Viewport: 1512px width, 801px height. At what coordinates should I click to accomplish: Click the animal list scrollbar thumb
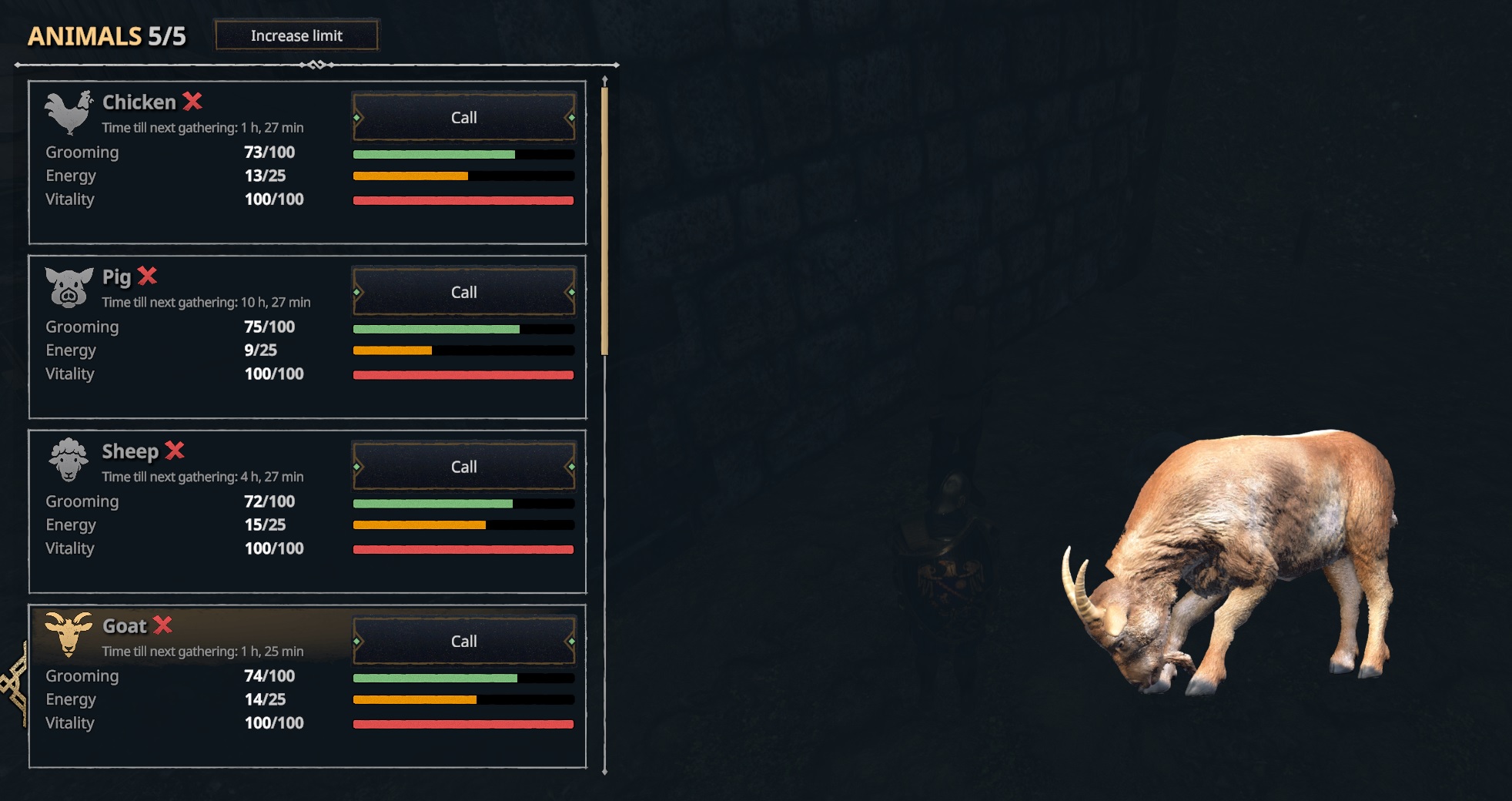click(x=604, y=221)
